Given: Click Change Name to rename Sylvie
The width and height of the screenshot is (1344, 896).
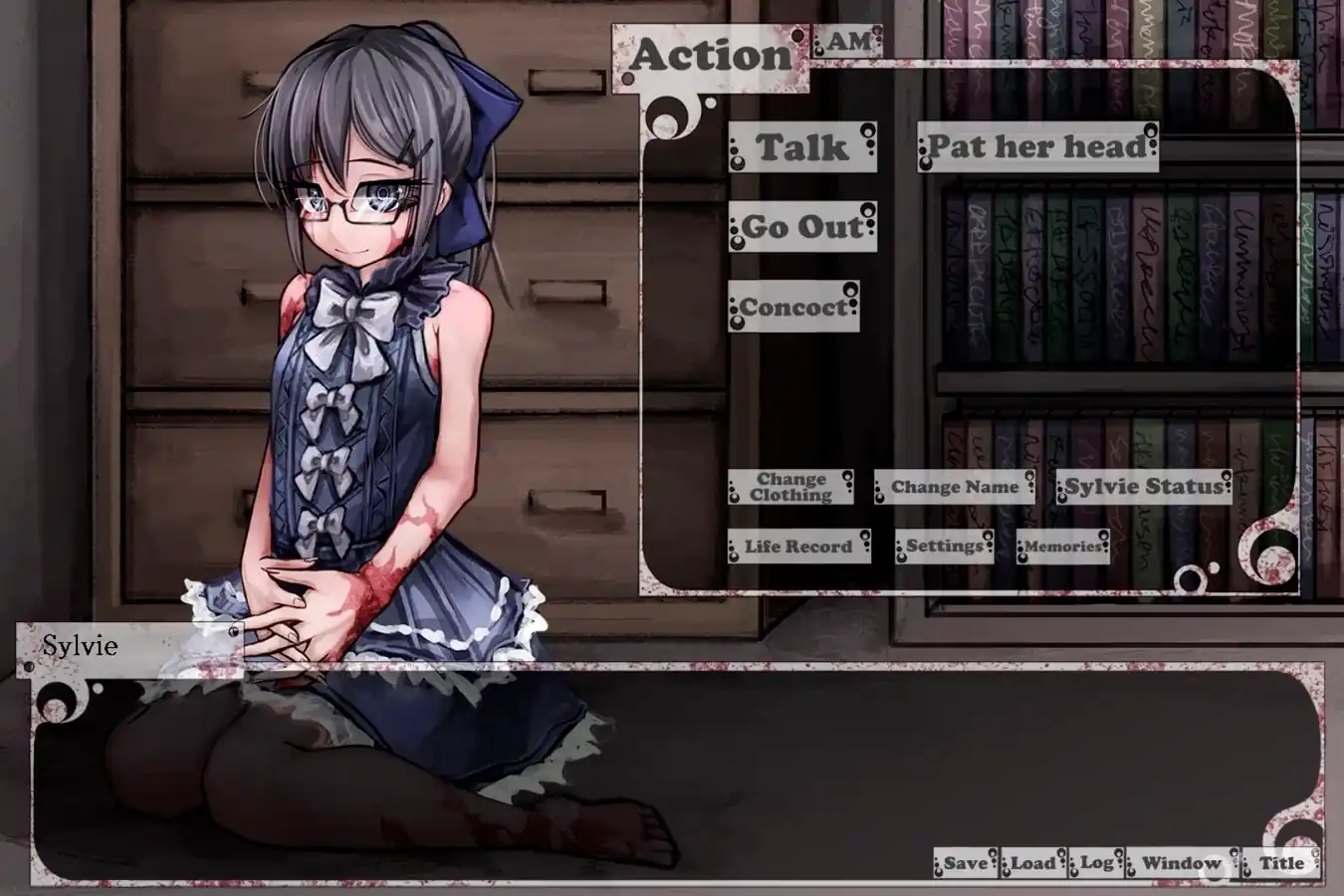Looking at the screenshot, I should (x=954, y=488).
